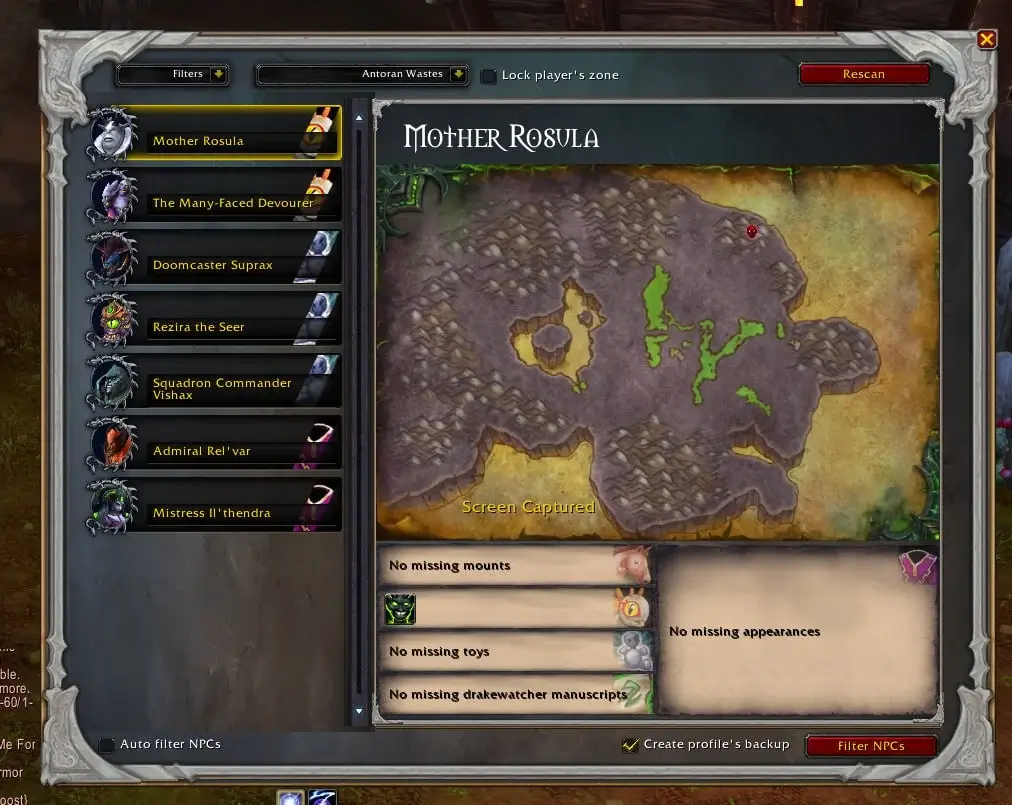Choose The Many-Faced Devourer entry
This screenshot has width=1012, height=805.
215,198
